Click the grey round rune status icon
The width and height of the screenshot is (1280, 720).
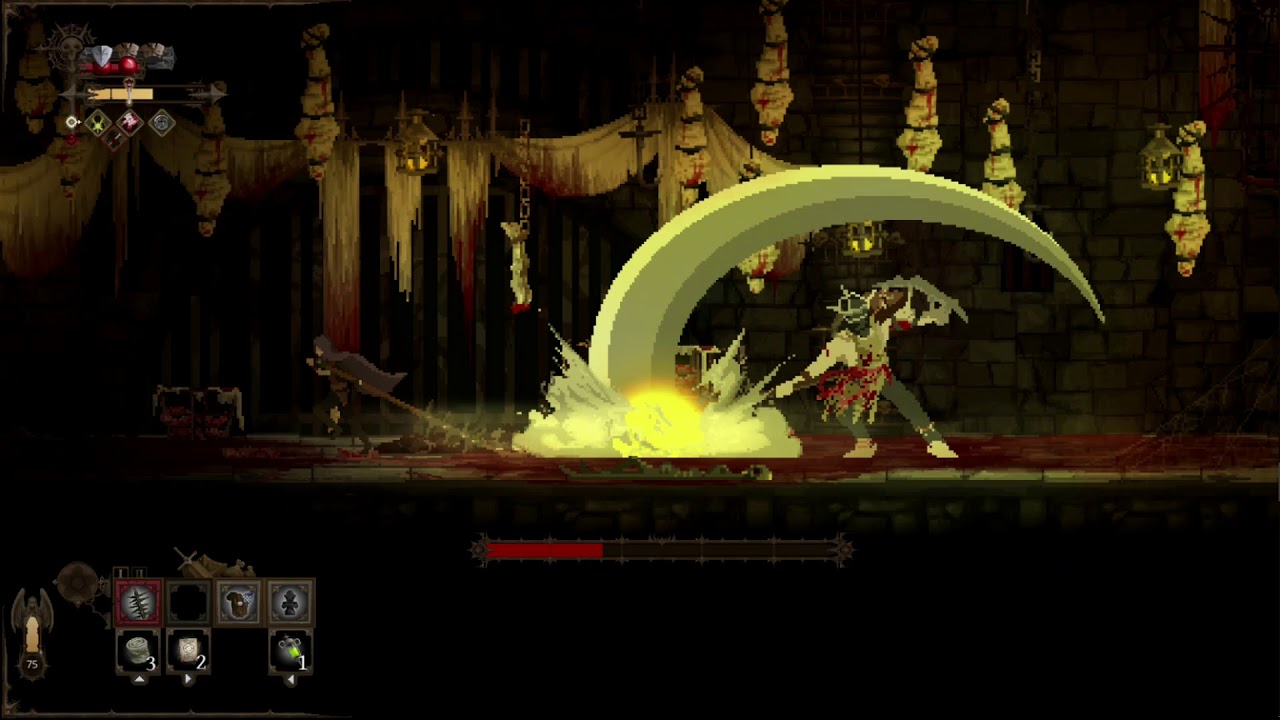tap(162, 123)
